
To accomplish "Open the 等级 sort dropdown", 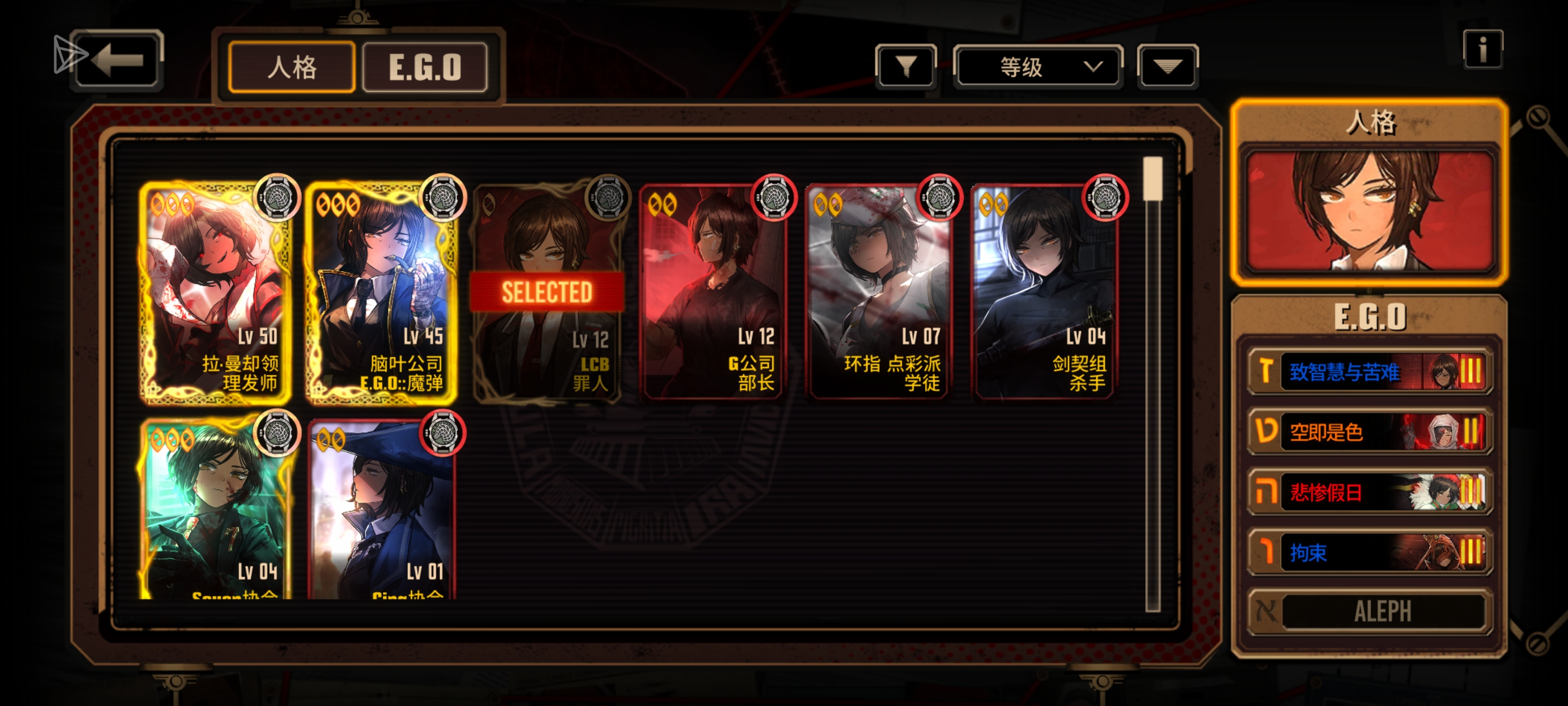I will (1037, 66).
